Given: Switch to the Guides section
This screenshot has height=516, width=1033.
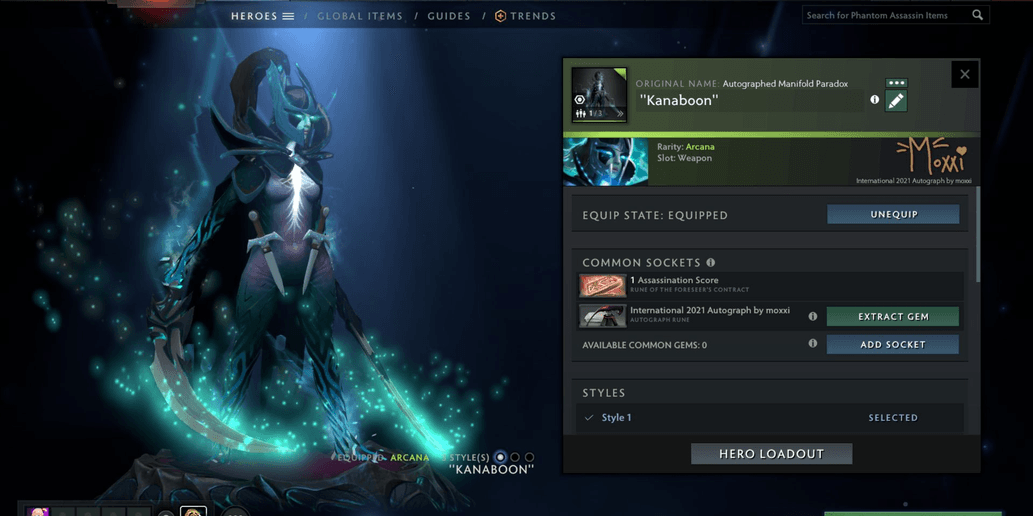Looking at the screenshot, I should point(449,16).
